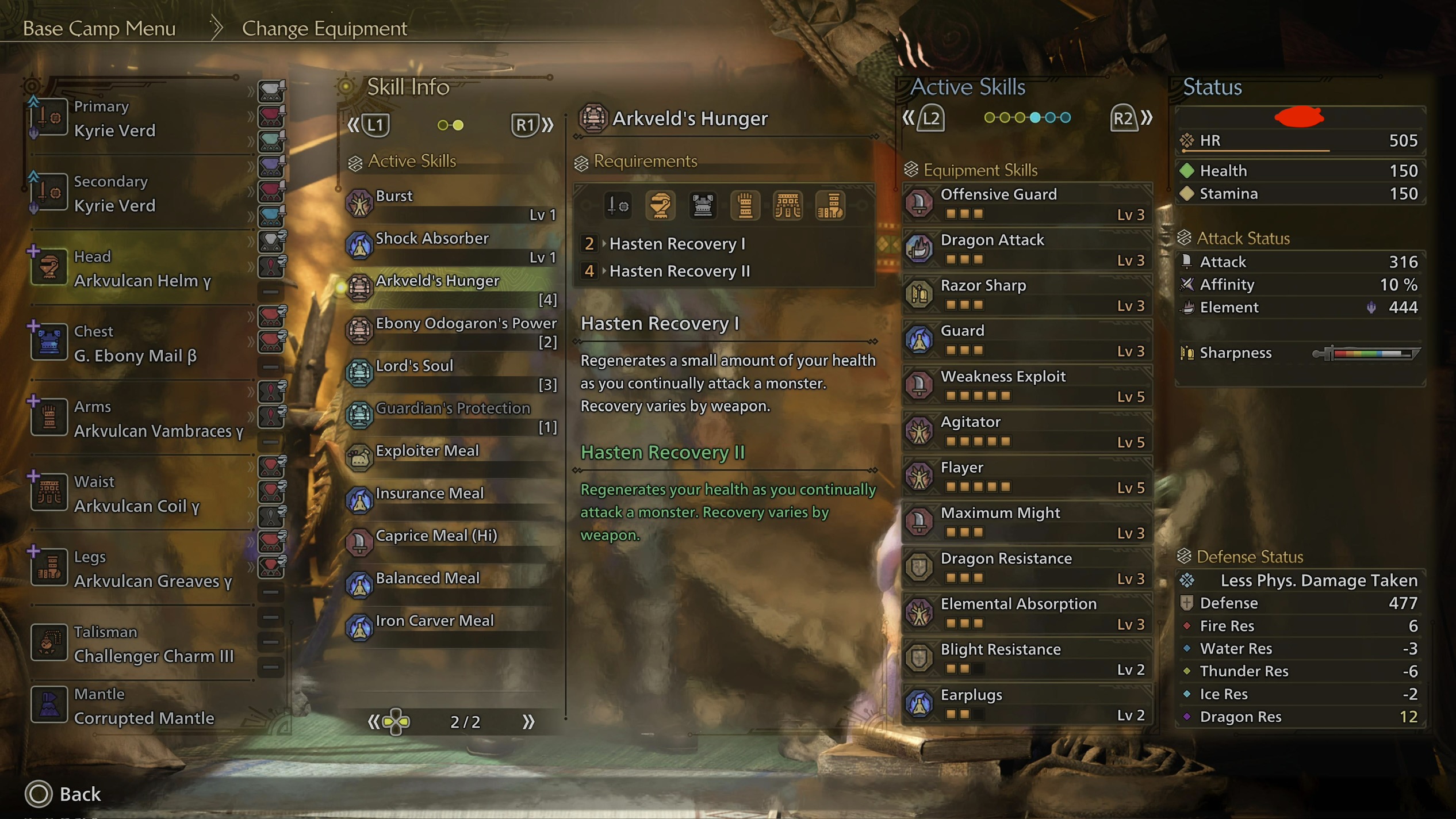Select the Exploiter Meal skill entry
This screenshot has width=1456, height=819.
tap(451, 458)
